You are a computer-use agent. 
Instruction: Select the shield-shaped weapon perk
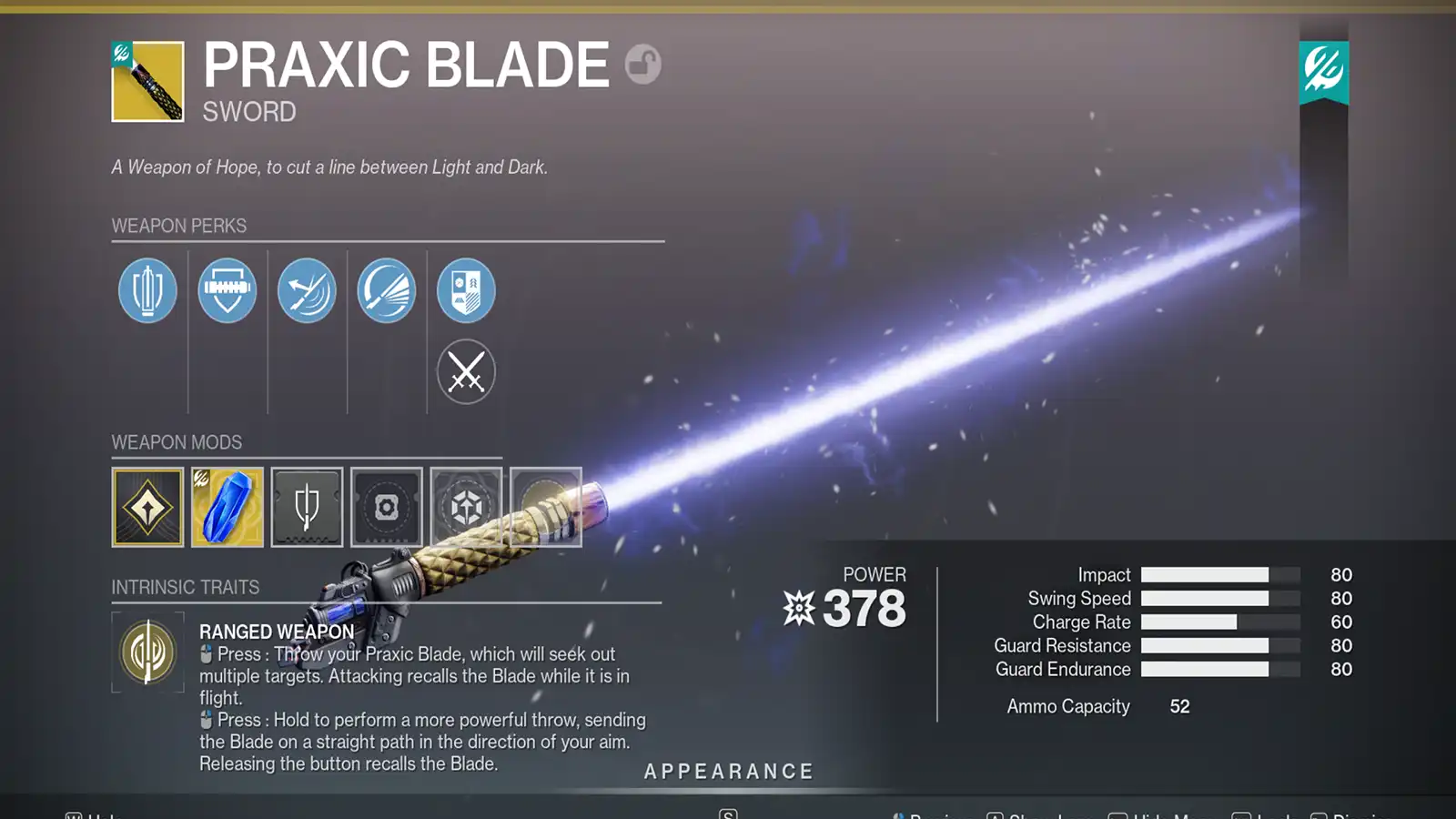point(227,289)
